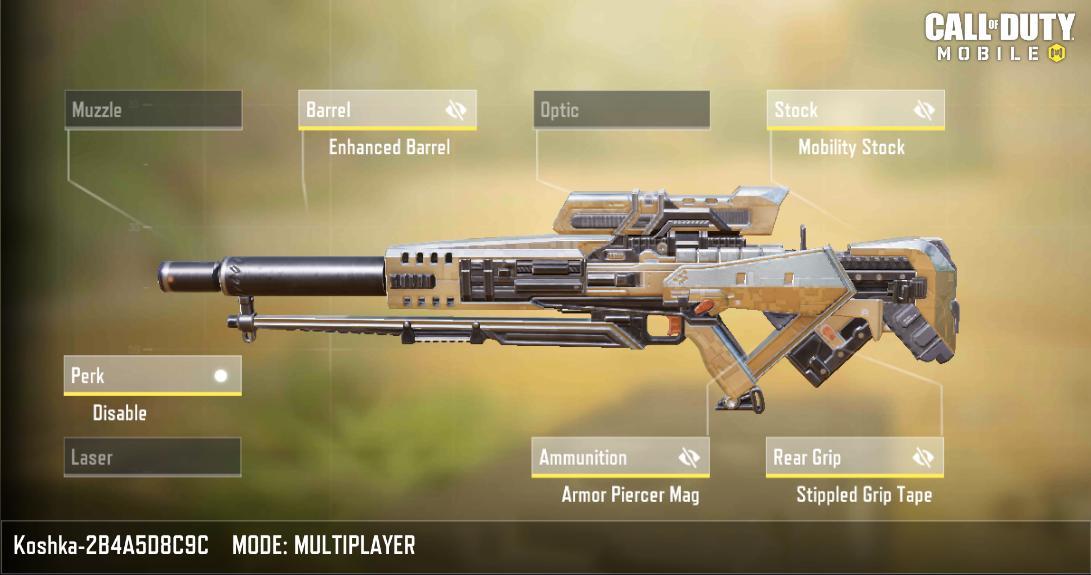Select the Ammunition attachment slot
Screen dimensions: 1091x575
coord(600,458)
